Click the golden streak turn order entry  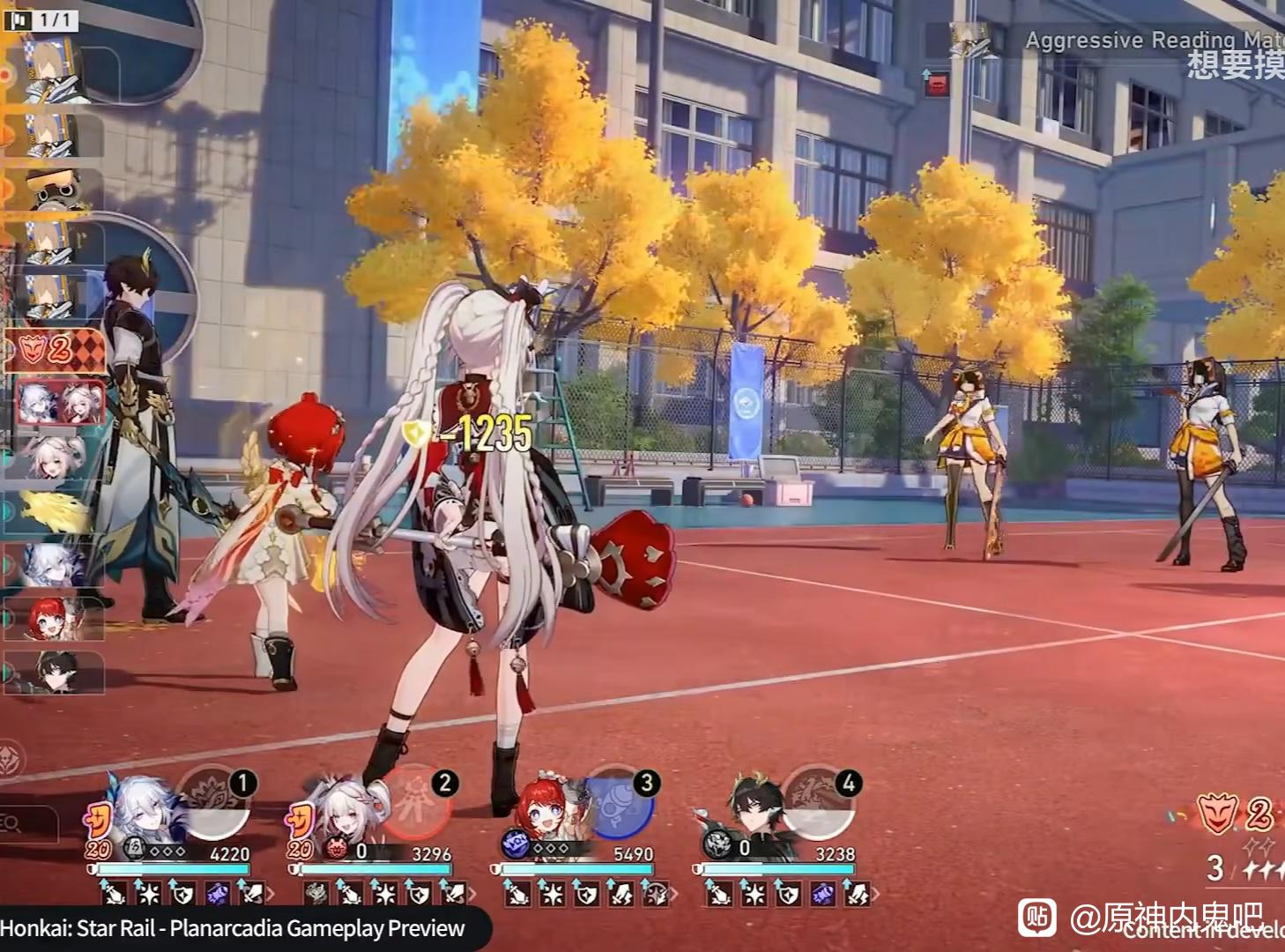click(x=55, y=513)
